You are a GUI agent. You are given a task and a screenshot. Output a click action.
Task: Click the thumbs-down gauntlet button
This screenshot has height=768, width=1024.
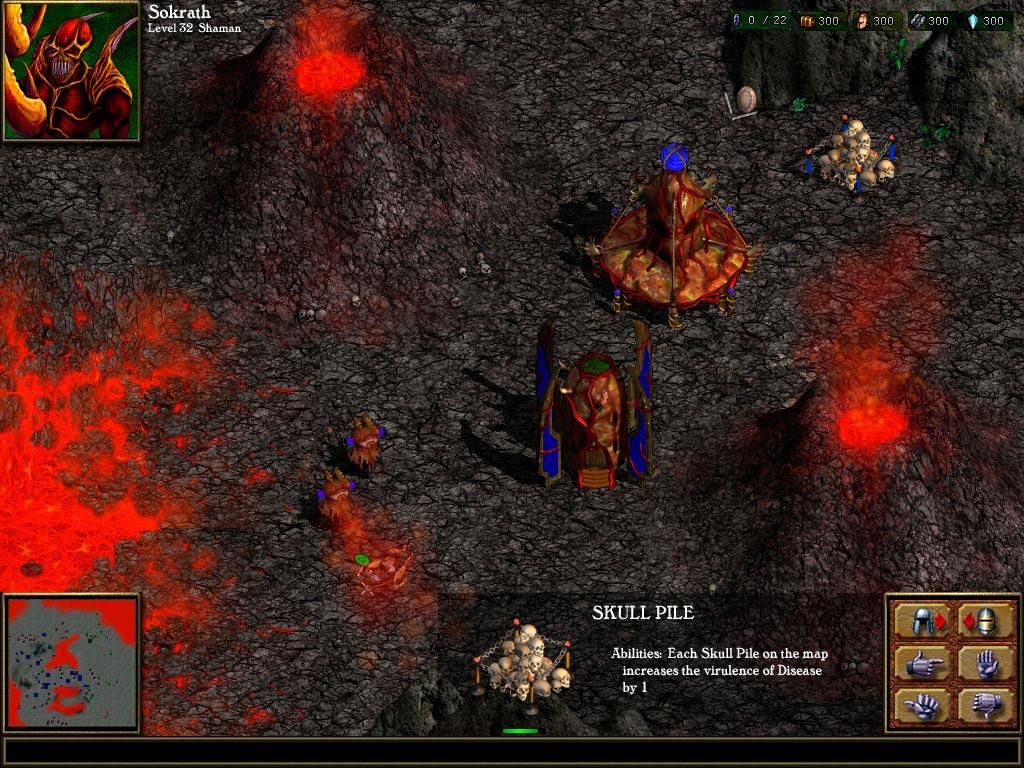[x=984, y=705]
